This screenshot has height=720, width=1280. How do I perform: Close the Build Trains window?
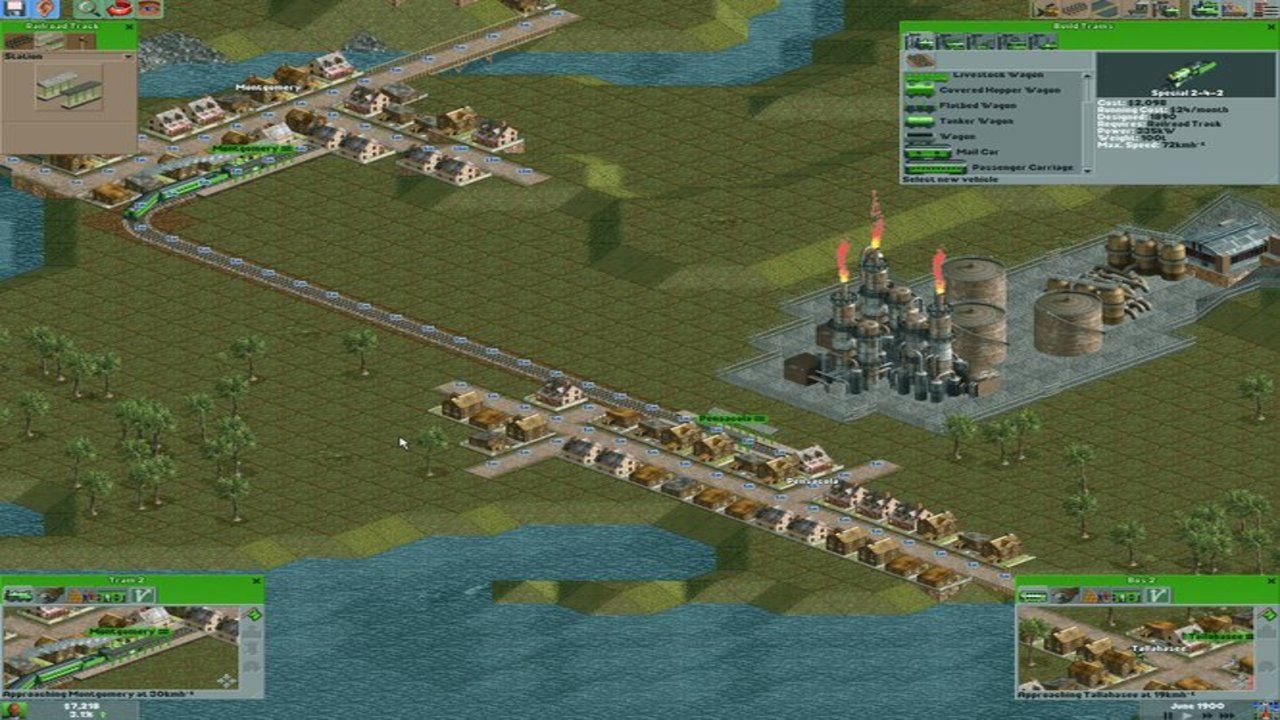click(1270, 28)
